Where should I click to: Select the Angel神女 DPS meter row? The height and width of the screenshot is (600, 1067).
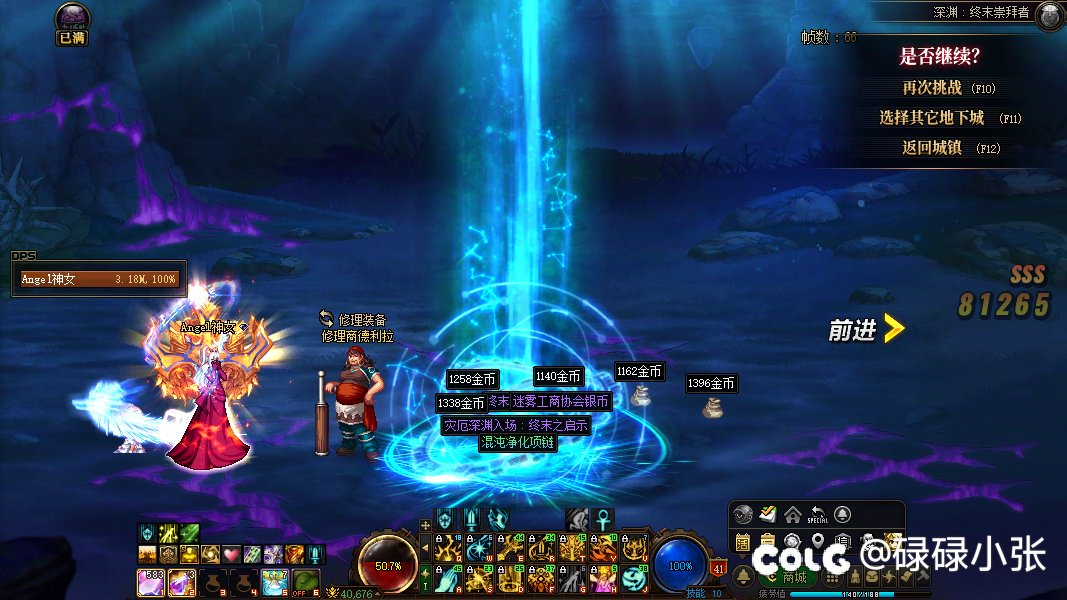point(97,279)
